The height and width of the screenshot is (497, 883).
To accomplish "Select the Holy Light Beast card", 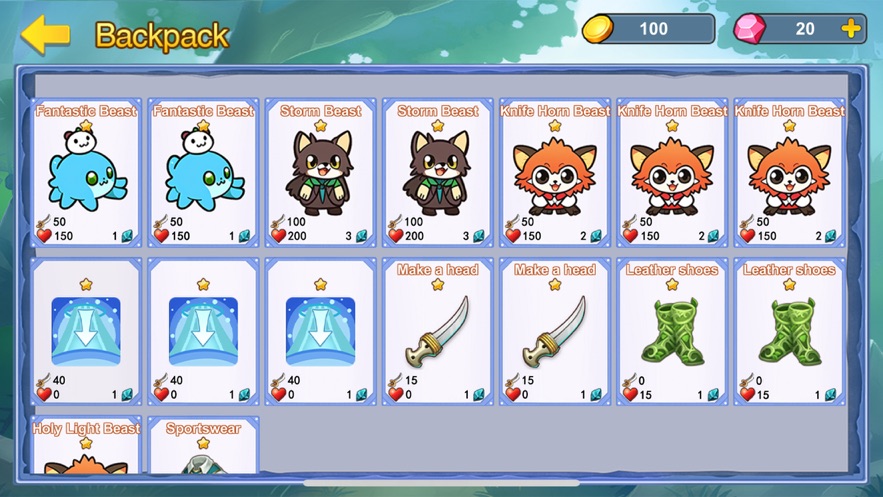I will [86, 447].
